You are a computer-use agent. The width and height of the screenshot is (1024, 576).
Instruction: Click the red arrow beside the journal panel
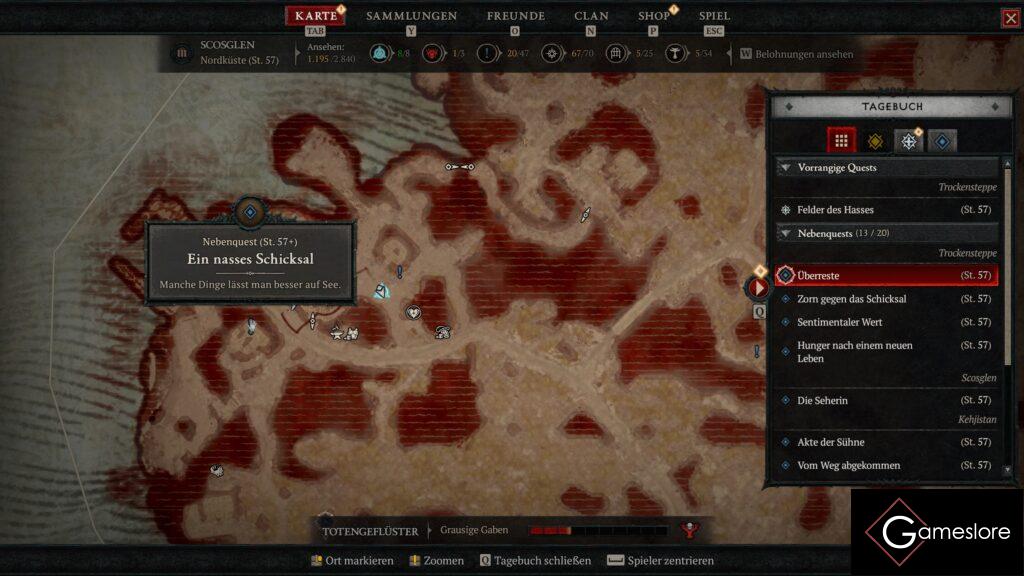coord(759,288)
